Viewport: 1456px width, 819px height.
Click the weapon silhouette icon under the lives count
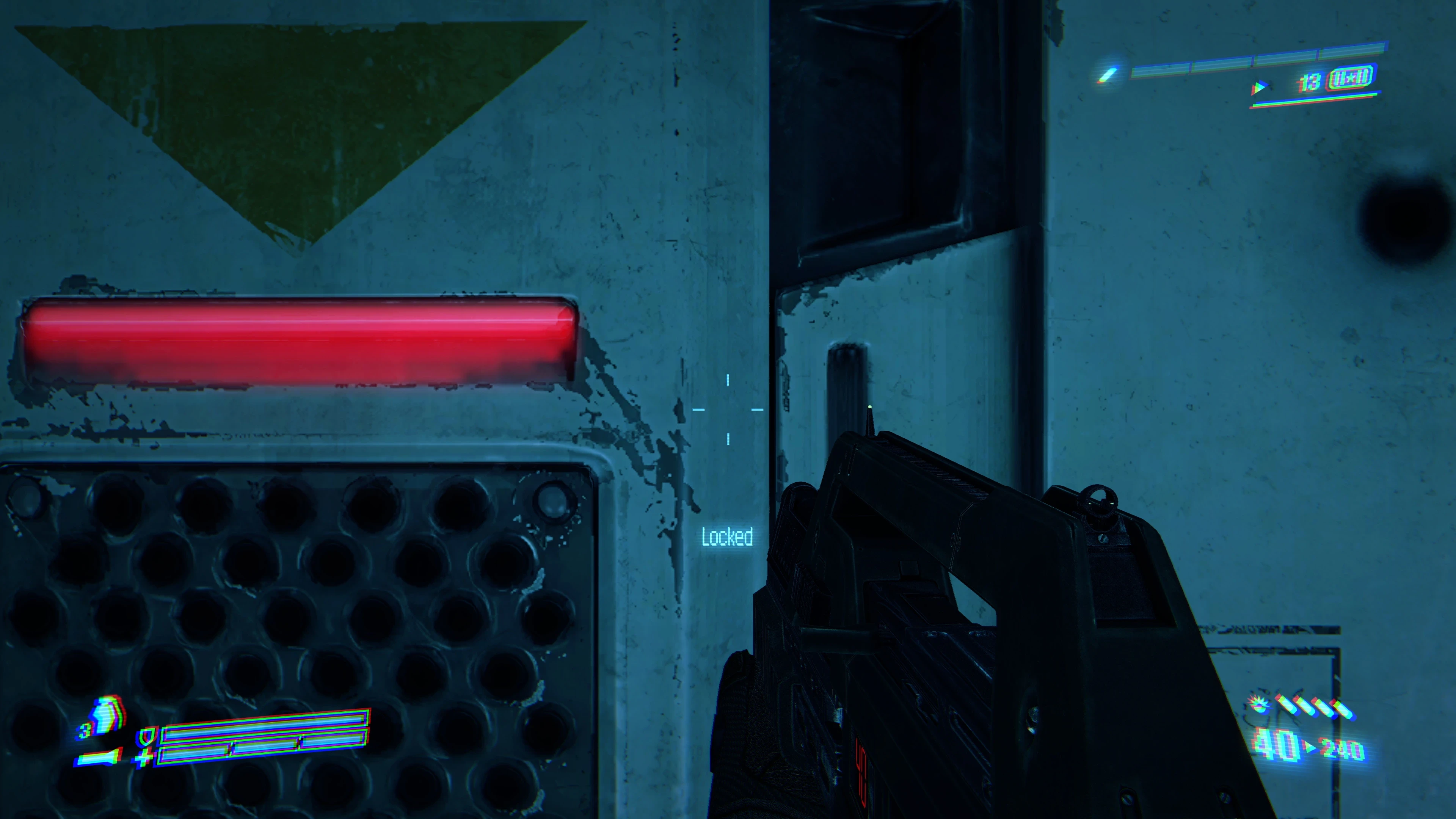click(100, 758)
